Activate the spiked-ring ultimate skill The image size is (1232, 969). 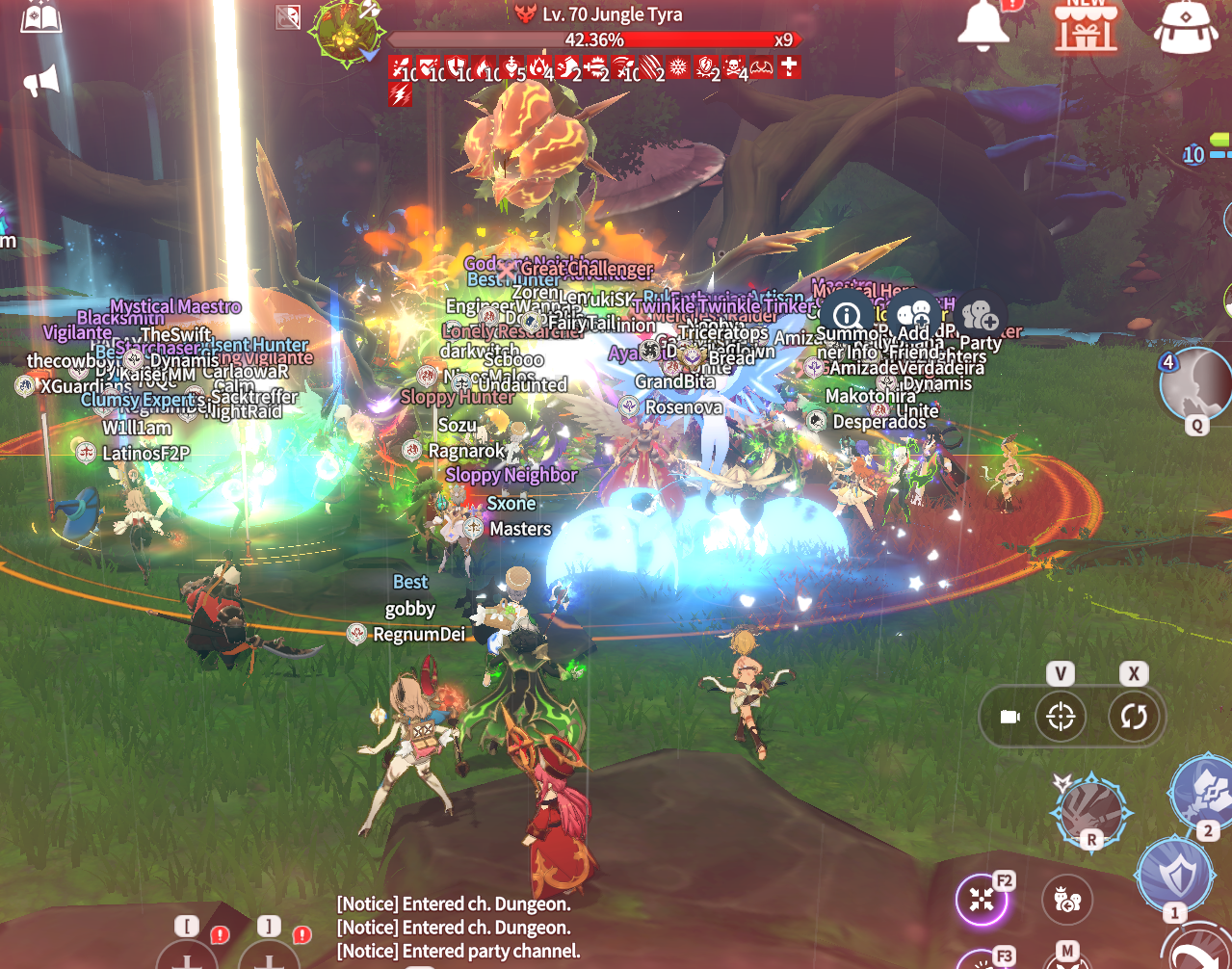pos(1090,809)
